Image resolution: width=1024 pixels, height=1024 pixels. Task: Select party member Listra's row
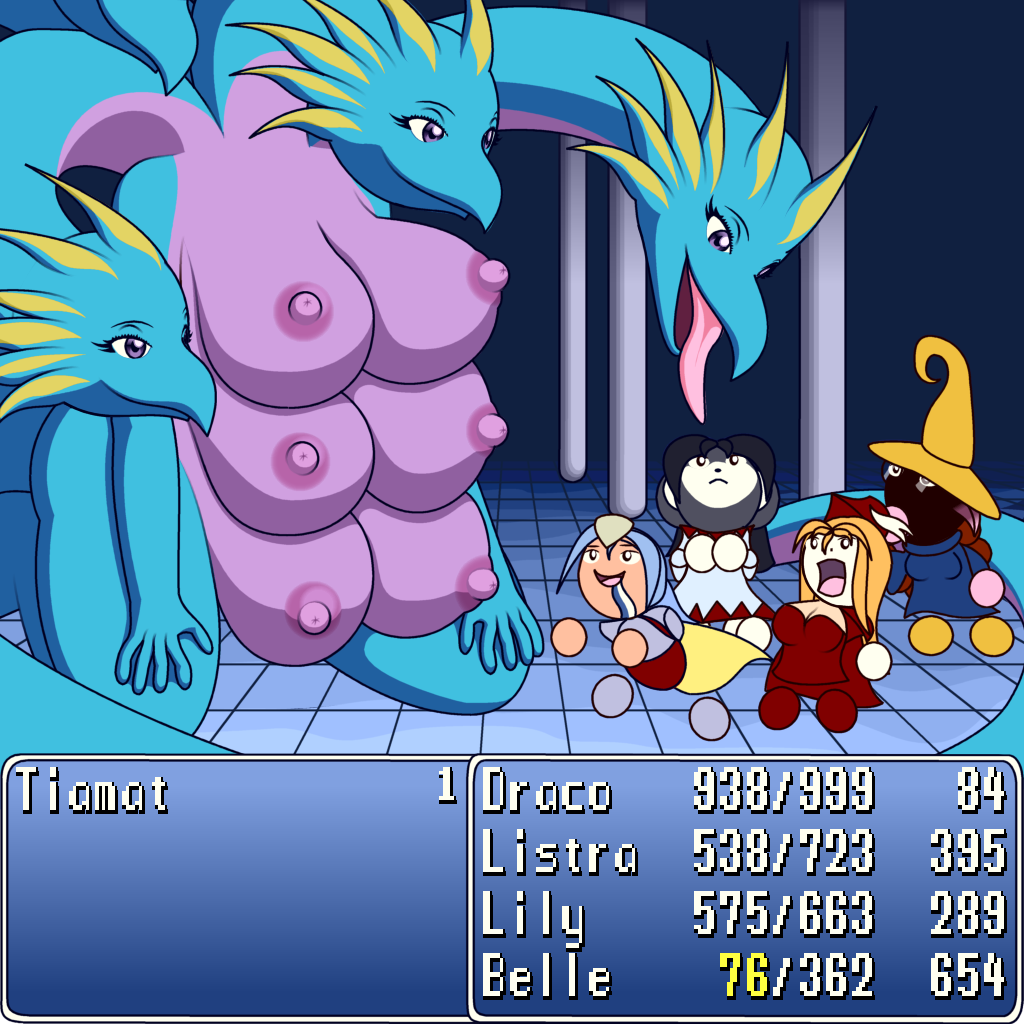[559, 853]
